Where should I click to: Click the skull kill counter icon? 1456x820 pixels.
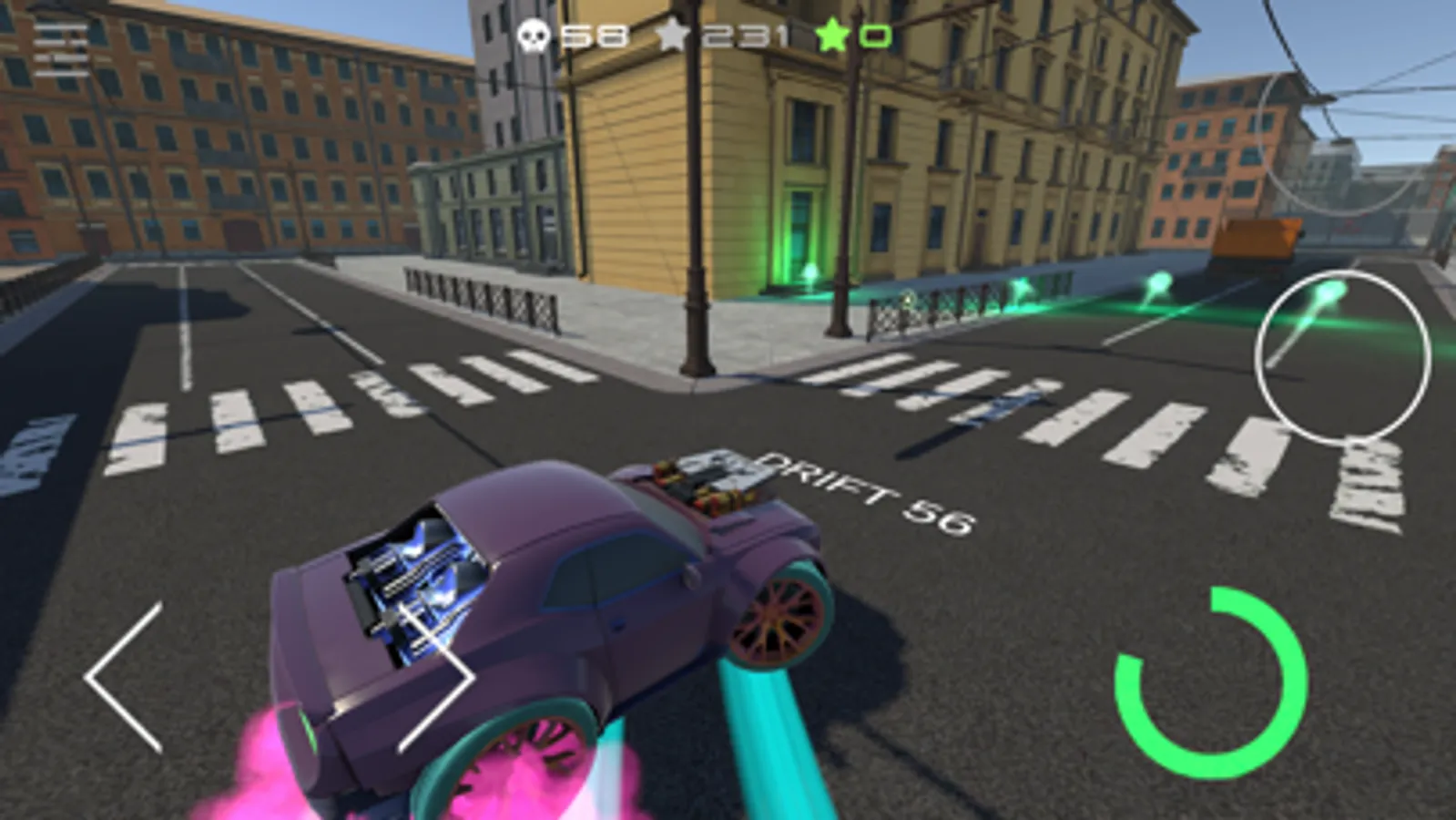pos(534,36)
